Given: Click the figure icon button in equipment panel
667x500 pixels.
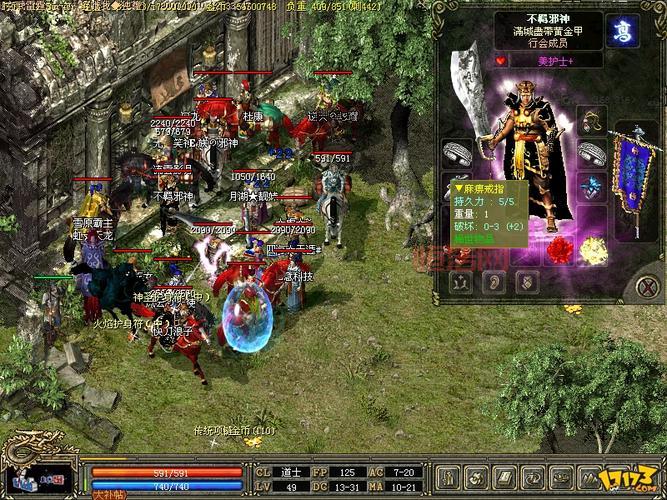Looking at the screenshot, I should tap(460, 282).
